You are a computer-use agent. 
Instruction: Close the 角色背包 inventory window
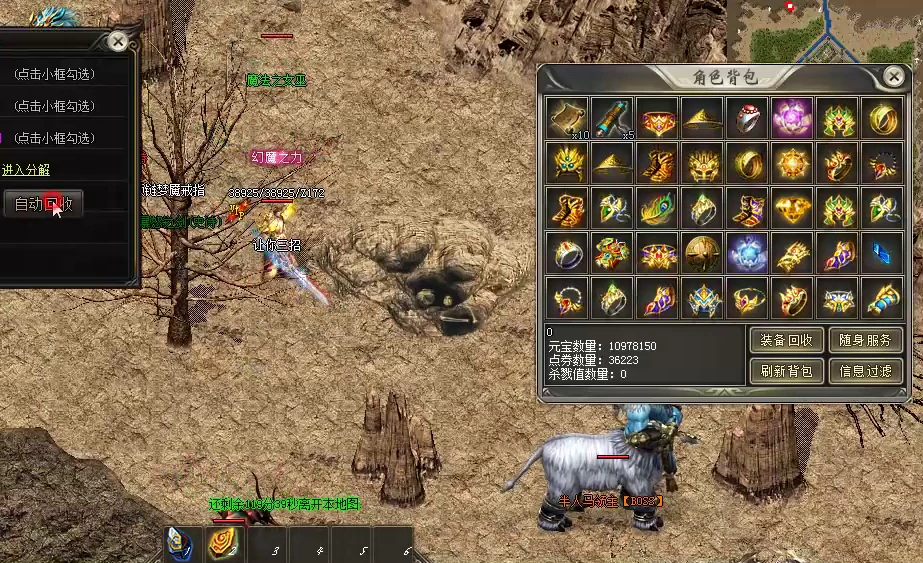[x=893, y=76]
